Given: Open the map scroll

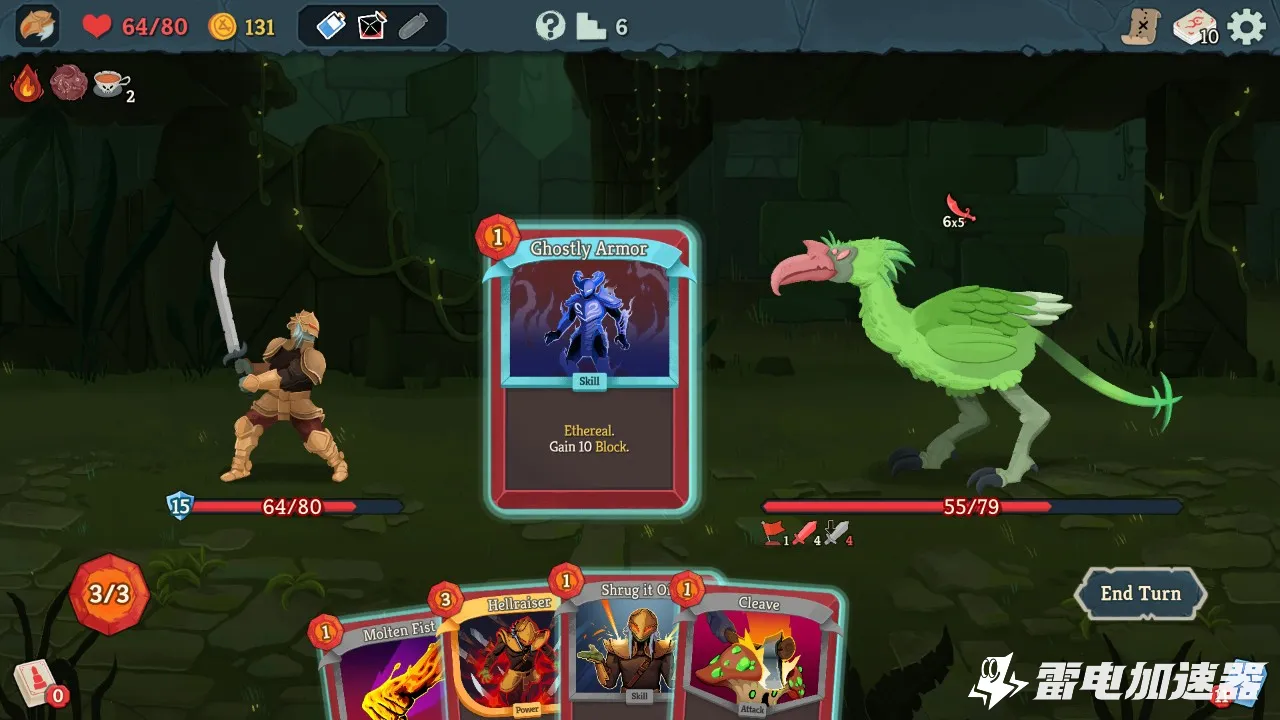Looking at the screenshot, I should pos(1139,27).
